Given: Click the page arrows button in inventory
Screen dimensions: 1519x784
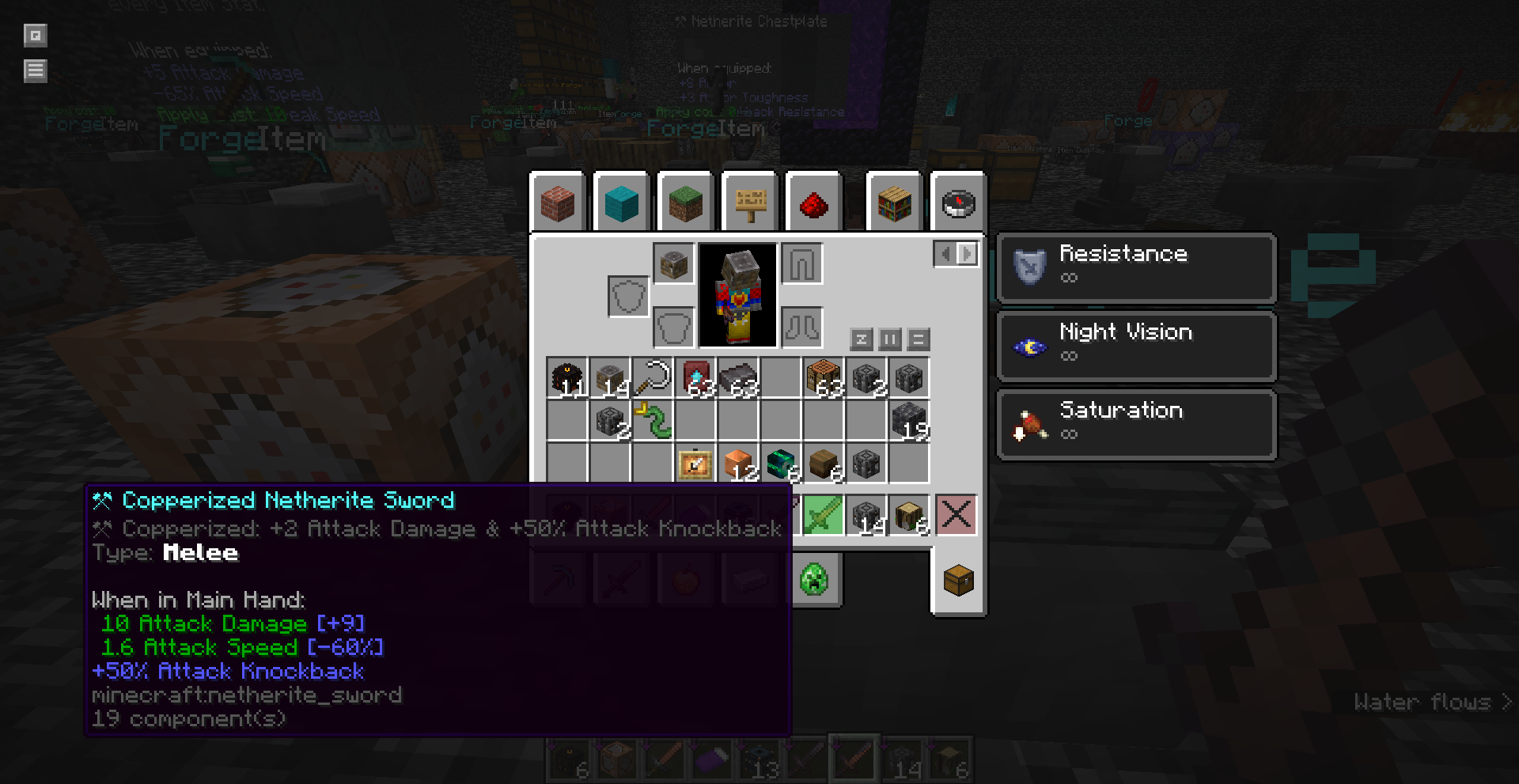Looking at the screenshot, I should pos(956,254).
